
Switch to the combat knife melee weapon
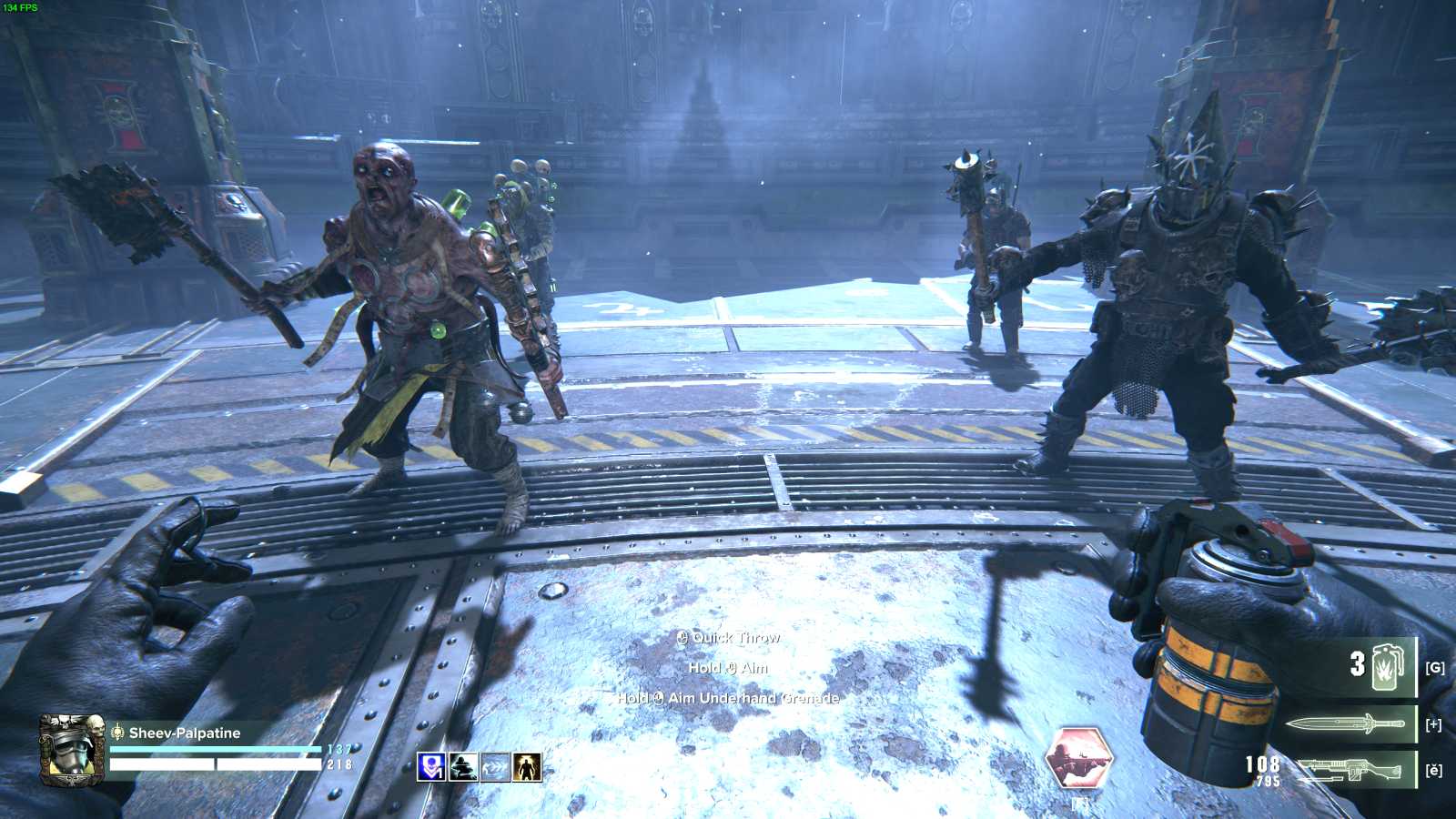click(x=1345, y=724)
